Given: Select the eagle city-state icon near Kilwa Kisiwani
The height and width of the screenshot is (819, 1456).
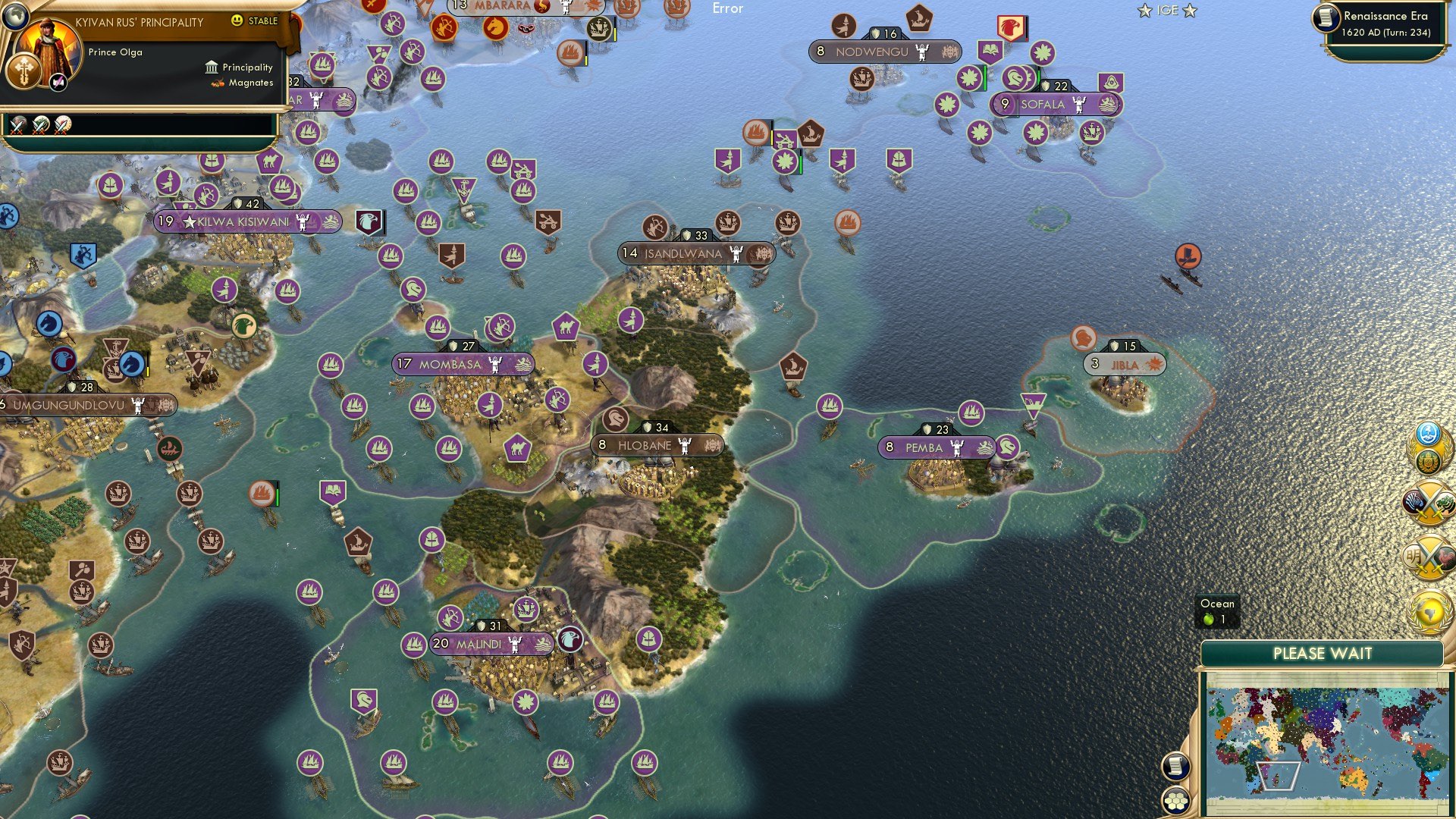Looking at the screenshot, I should (369, 221).
